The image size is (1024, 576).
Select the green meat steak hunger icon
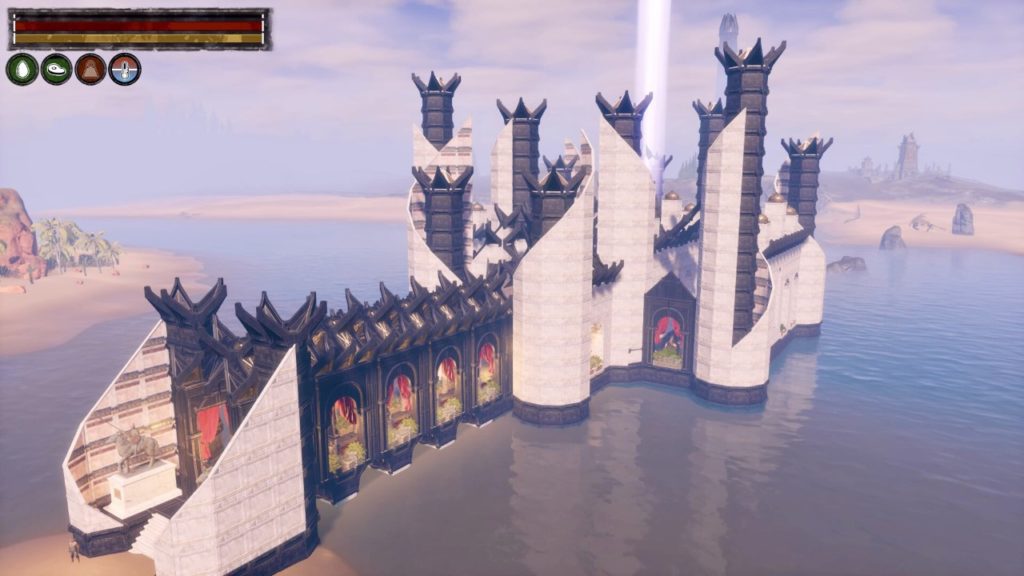point(56,69)
